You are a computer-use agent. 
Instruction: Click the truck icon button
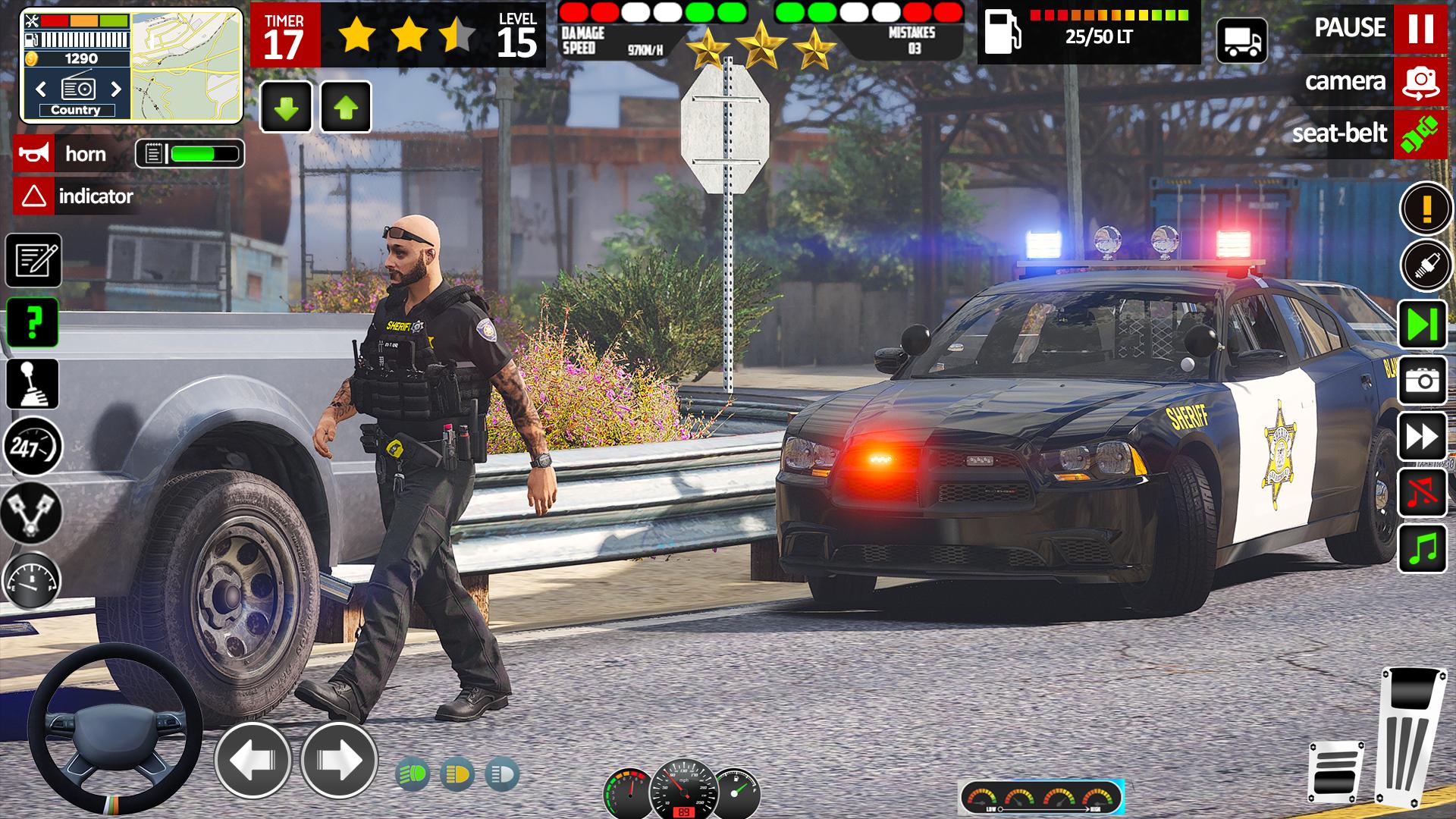click(x=1241, y=40)
